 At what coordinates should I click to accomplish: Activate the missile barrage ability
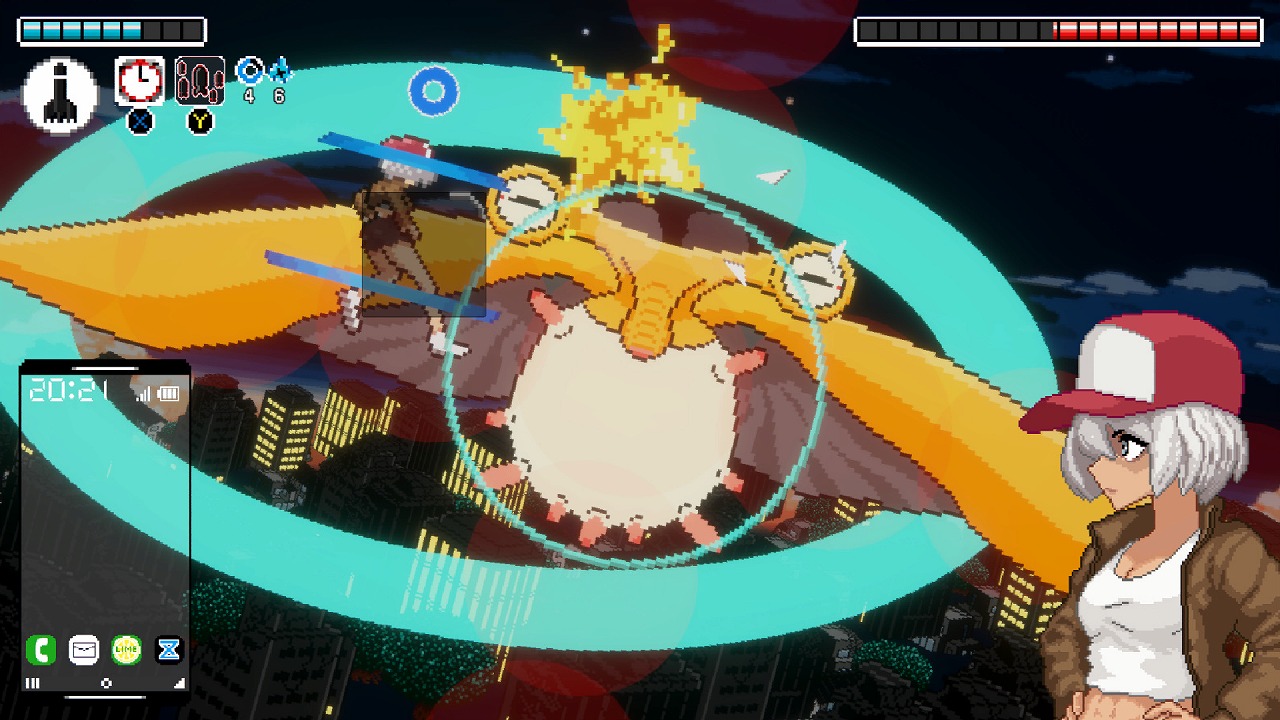tap(200, 81)
